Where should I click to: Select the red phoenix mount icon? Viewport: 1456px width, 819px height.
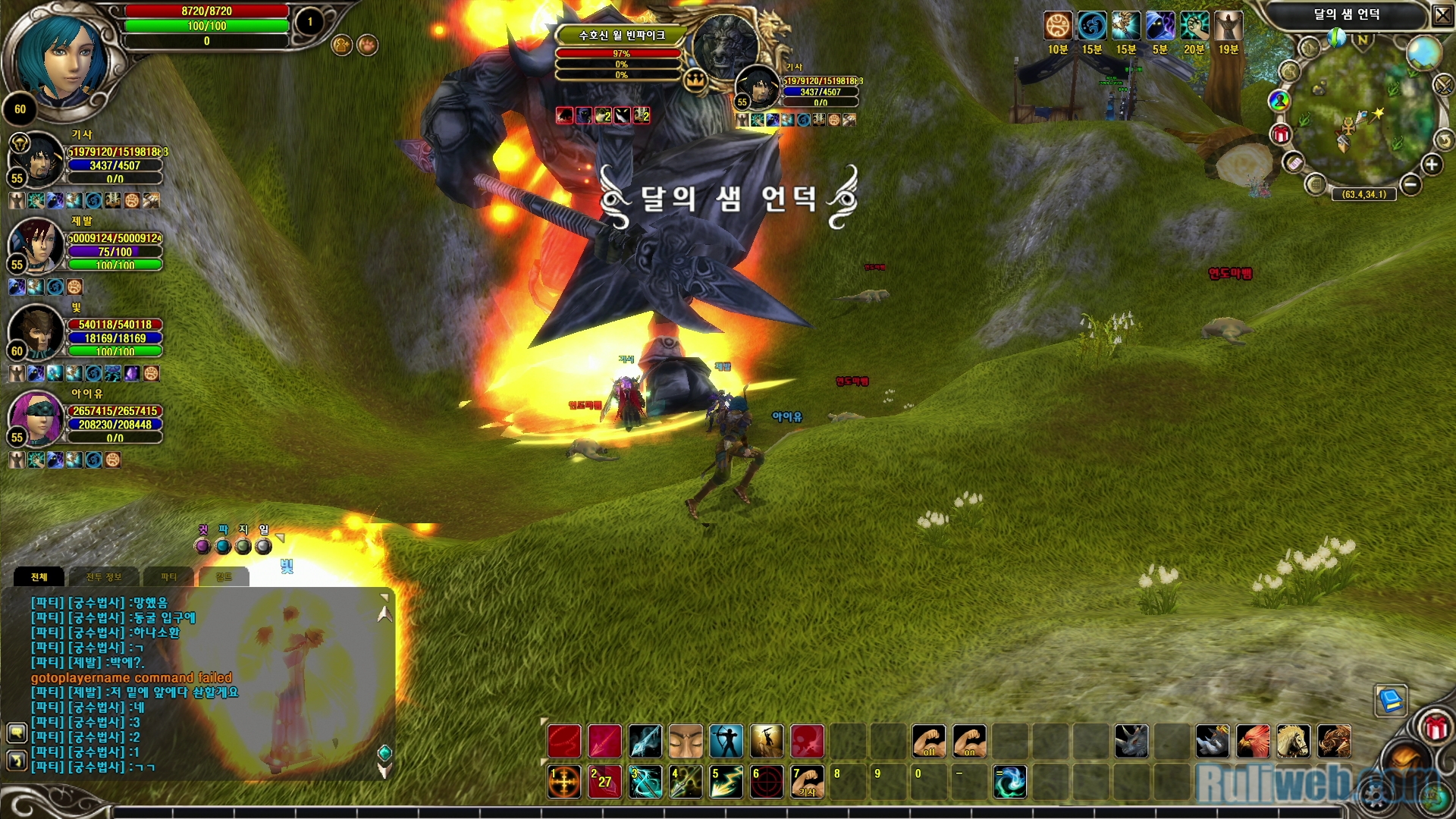[x=1252, y=741]
